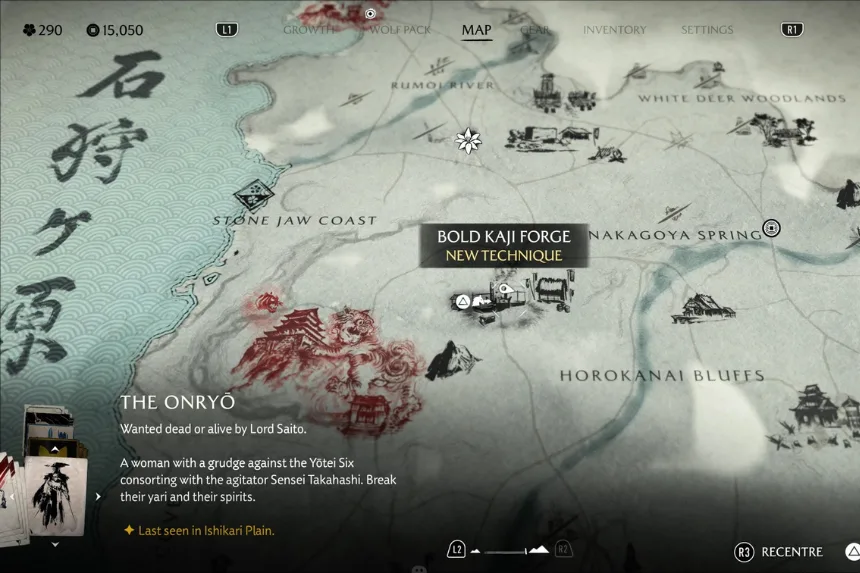Screen dimensions: 860x573
Task: Open the Wolf Pack tab
Action: tap(400, 30)
